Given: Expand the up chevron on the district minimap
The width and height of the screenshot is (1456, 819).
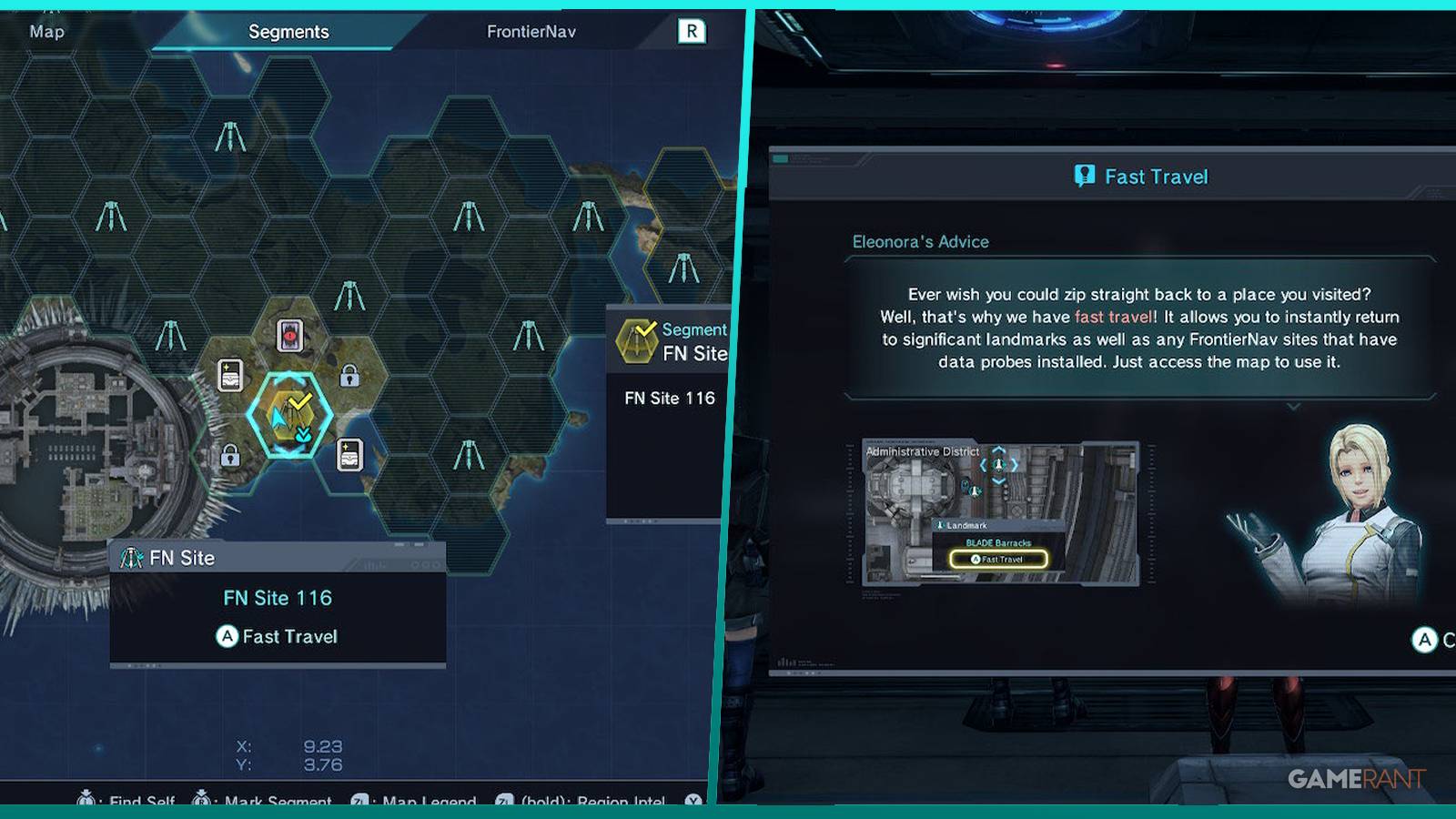Looking at the screenshot, I should [x=997, y=450].
